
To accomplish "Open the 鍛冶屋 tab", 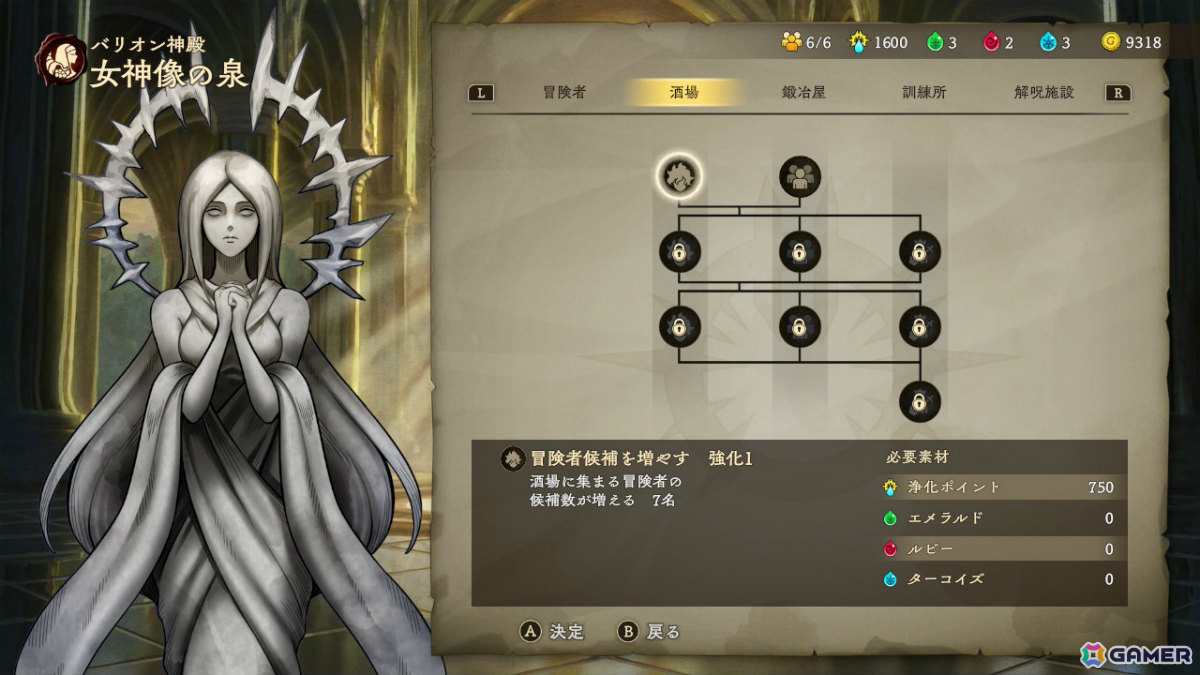I will click(x=804, y=93).
